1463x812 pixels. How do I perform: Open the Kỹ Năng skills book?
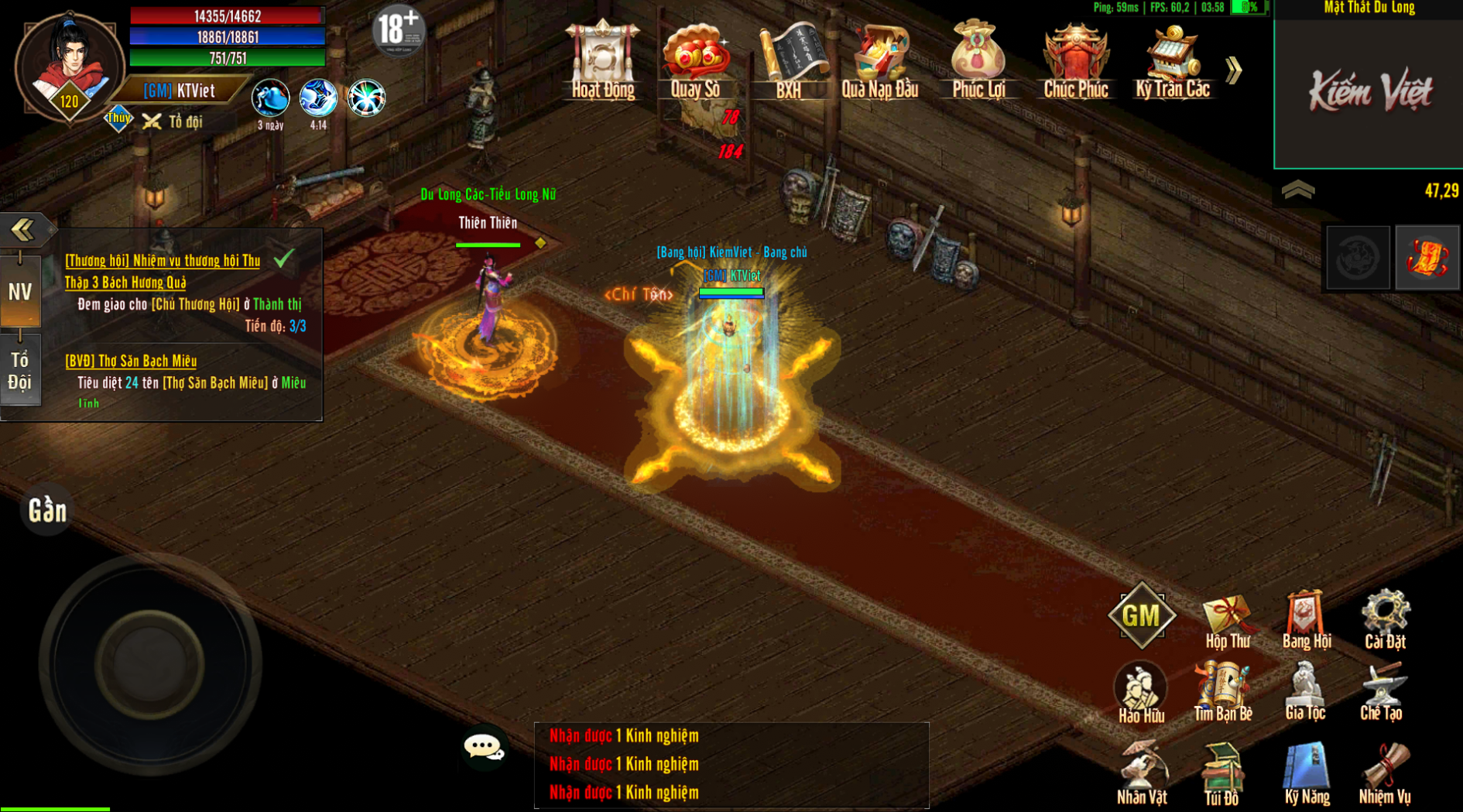point(1307,774)
